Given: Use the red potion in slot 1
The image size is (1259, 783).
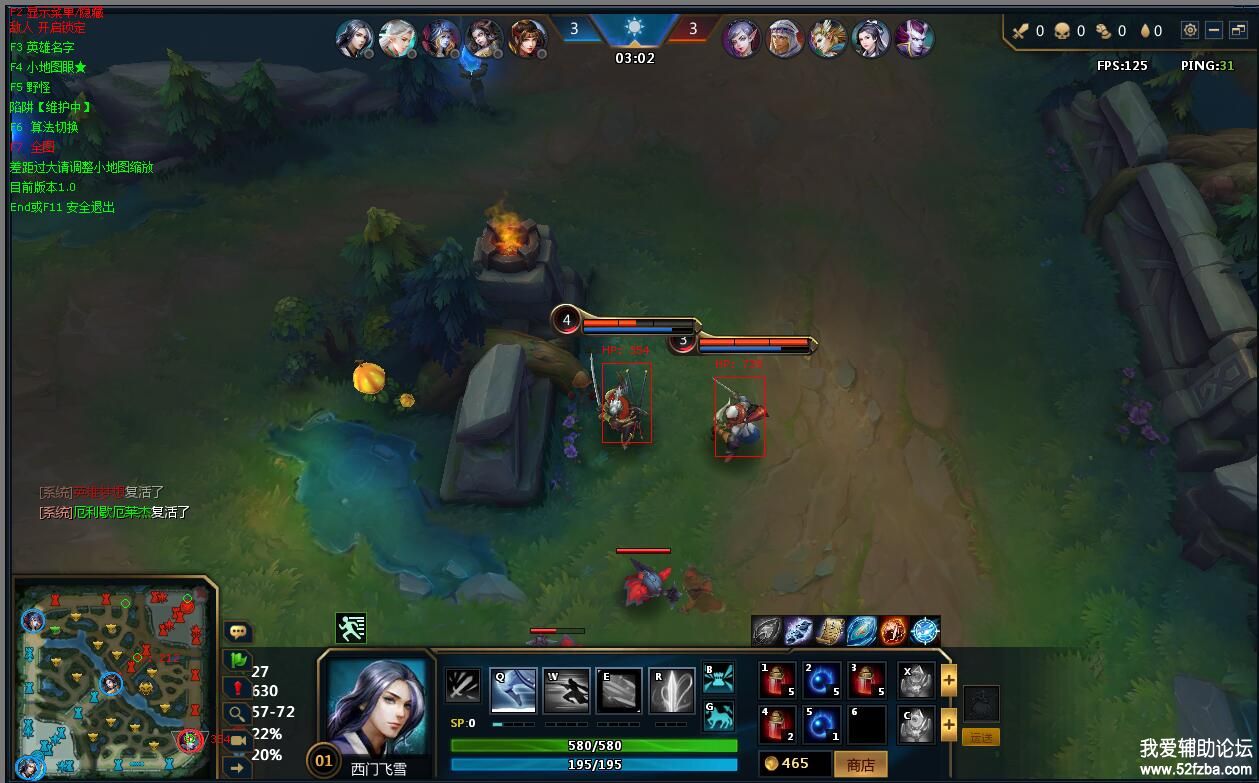Looking at the screenshot, I should click(778, 681).
